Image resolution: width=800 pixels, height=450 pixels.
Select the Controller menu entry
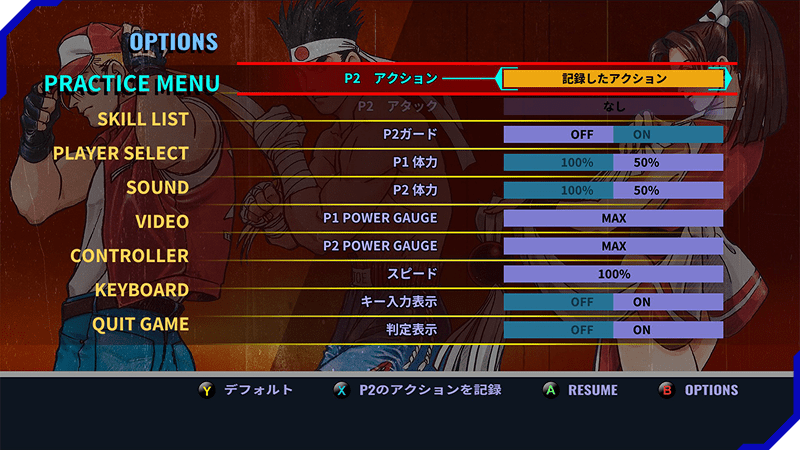point(129,256)
